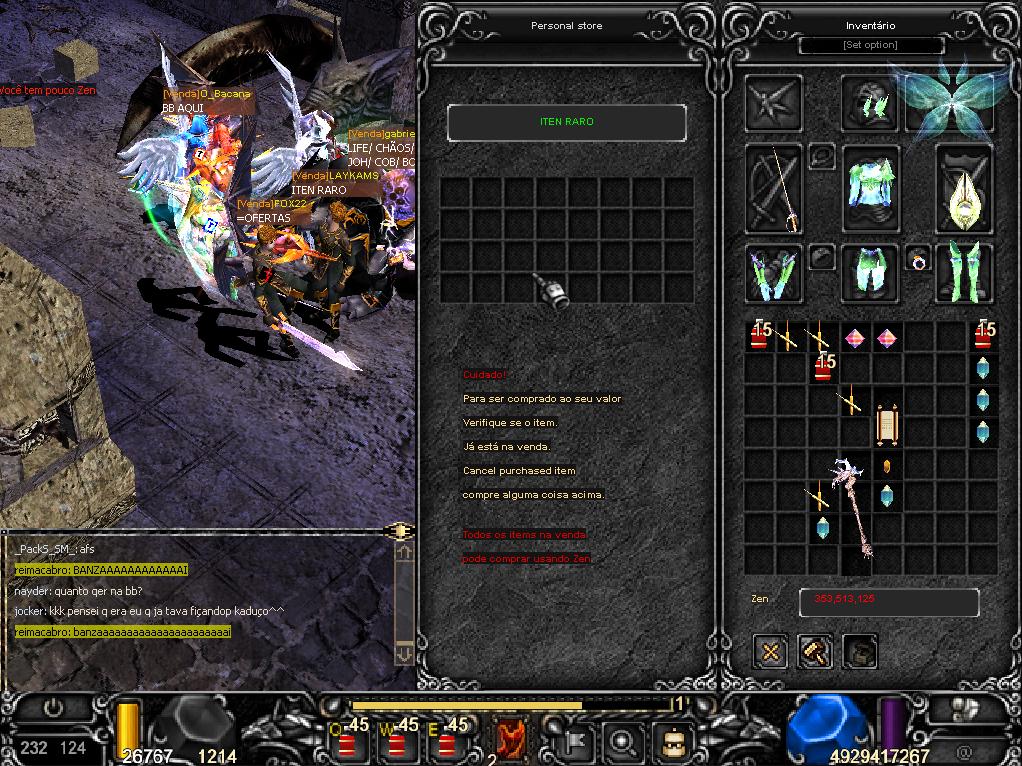Activate the red flame skill icon

pos(511,740)
